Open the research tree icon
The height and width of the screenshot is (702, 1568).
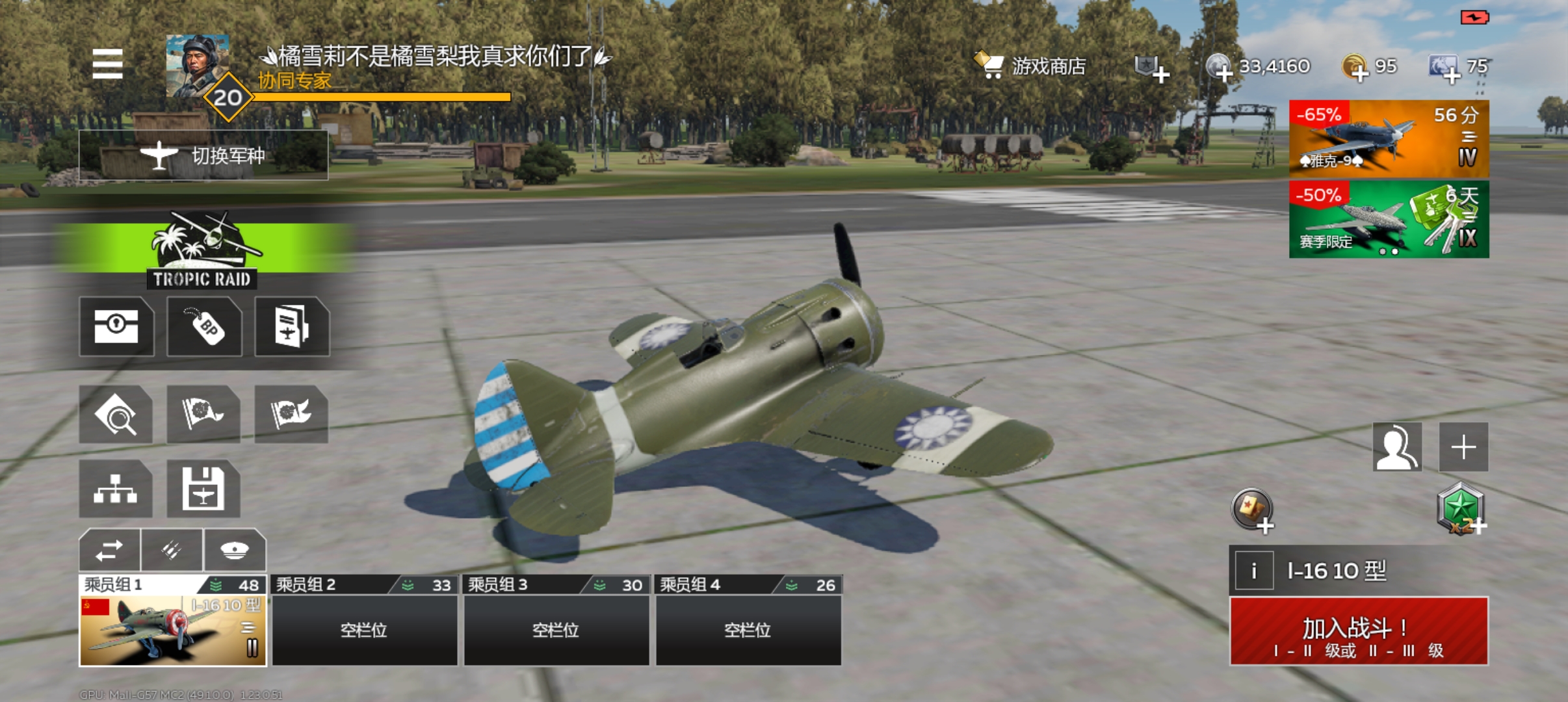tap(116, 489)
